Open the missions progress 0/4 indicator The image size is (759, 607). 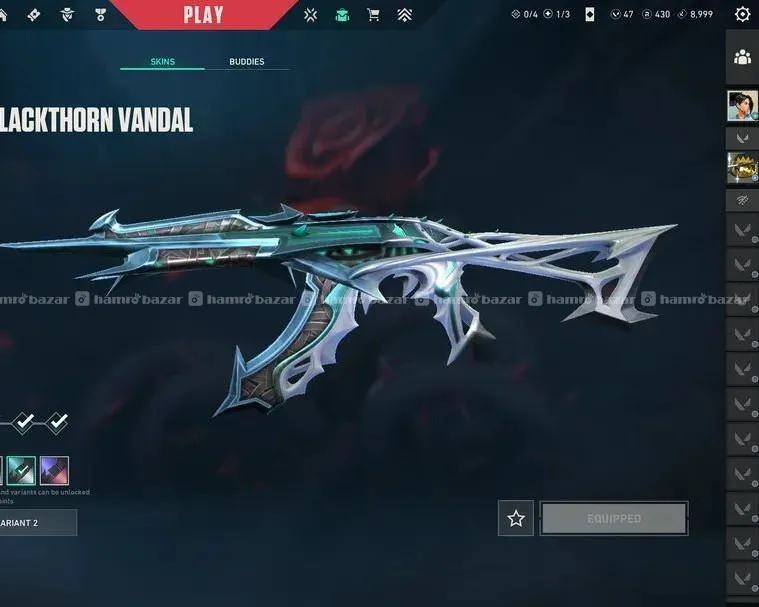(524, 14)
